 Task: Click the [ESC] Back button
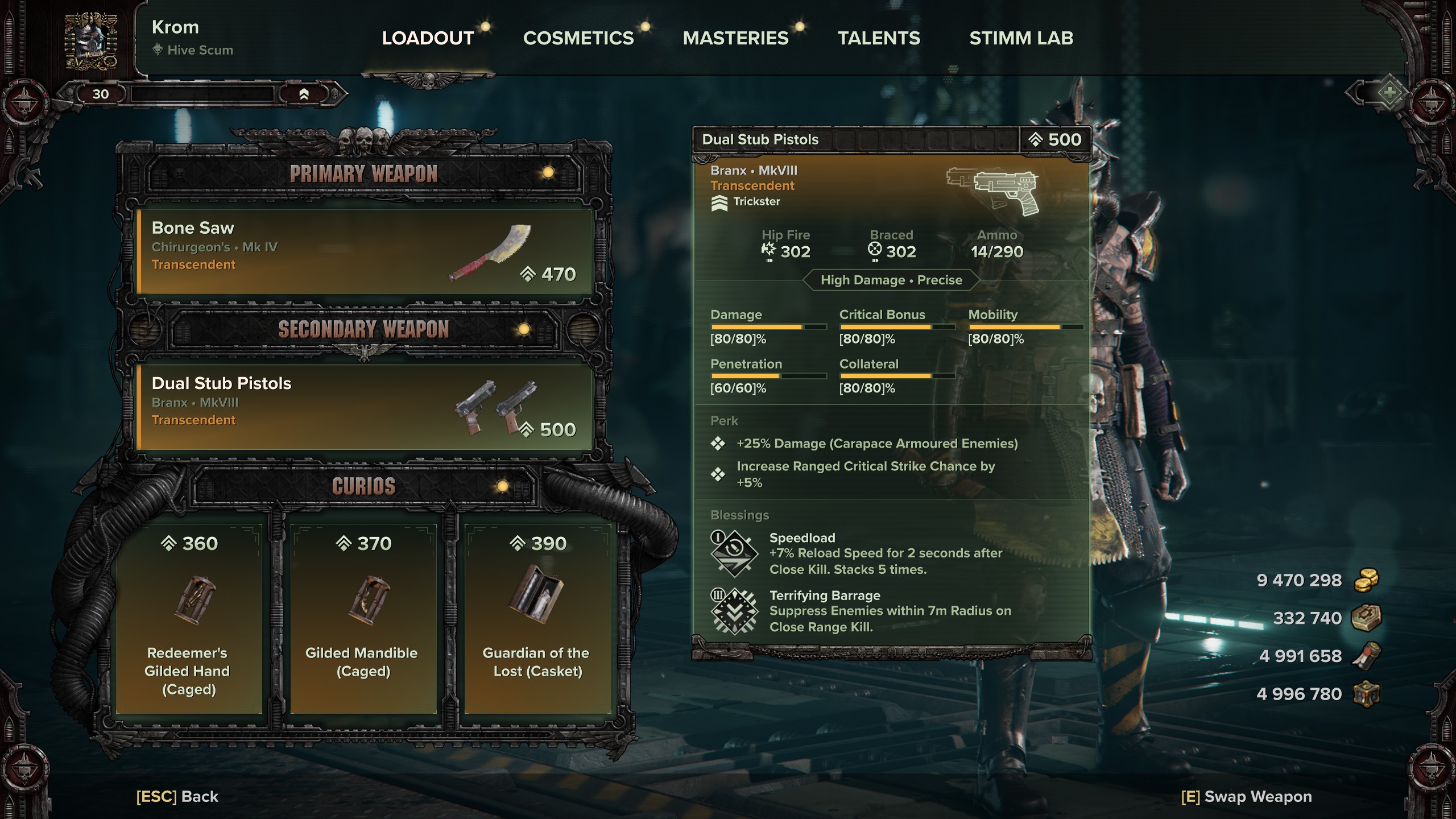coord(176,797)
